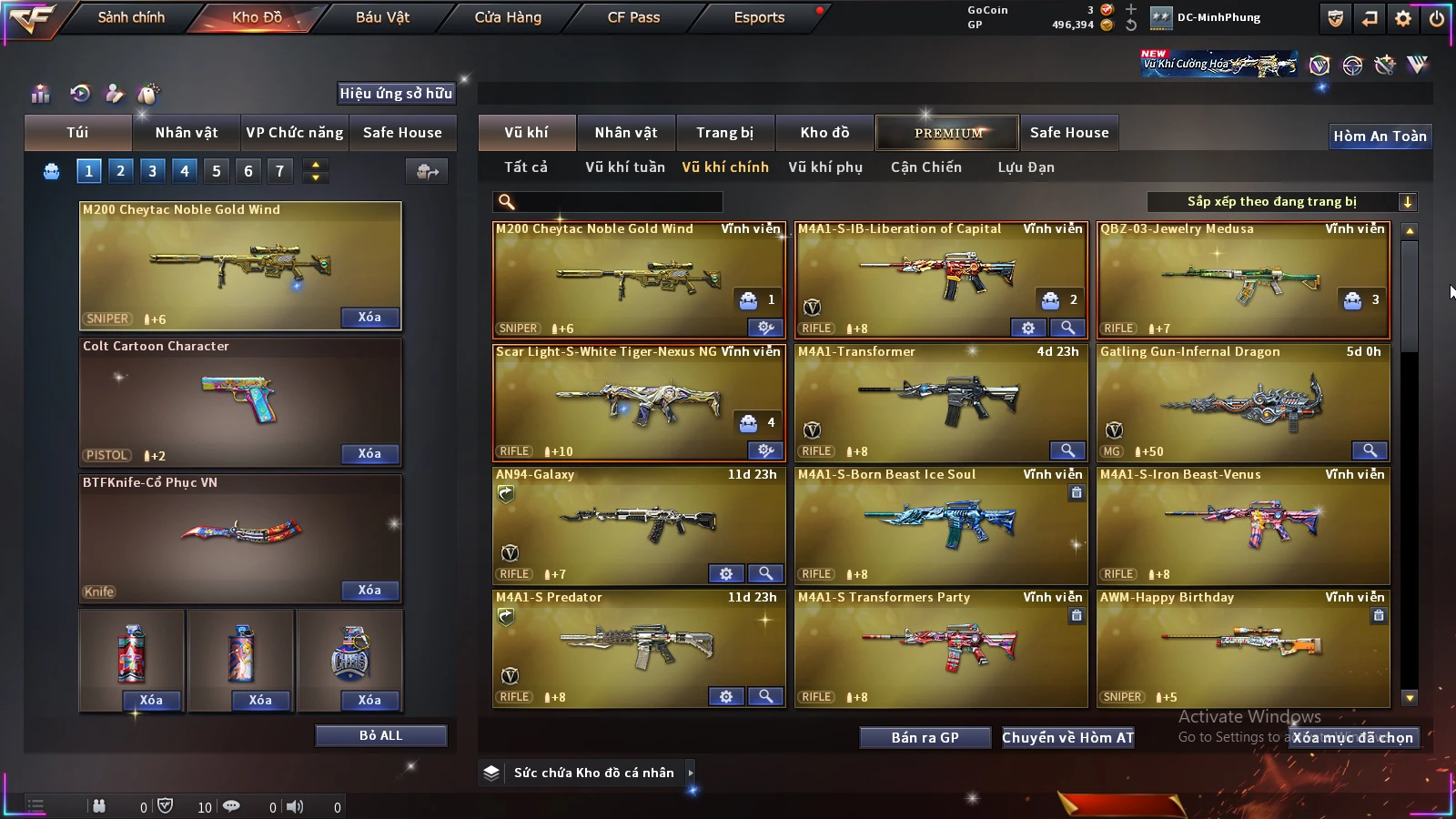Remove the Colt Cartoon Character pistol
Image resolution: width=1456 pixels, height=819 pixels.
pos(369,453)
